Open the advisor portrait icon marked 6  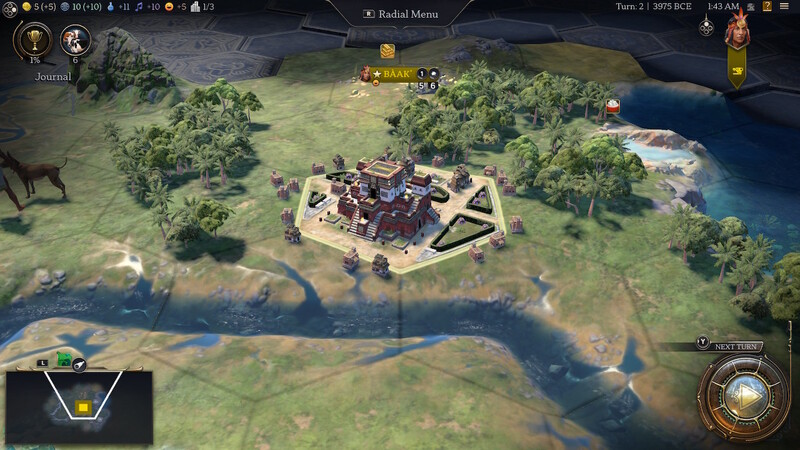[x=75, y=41]
